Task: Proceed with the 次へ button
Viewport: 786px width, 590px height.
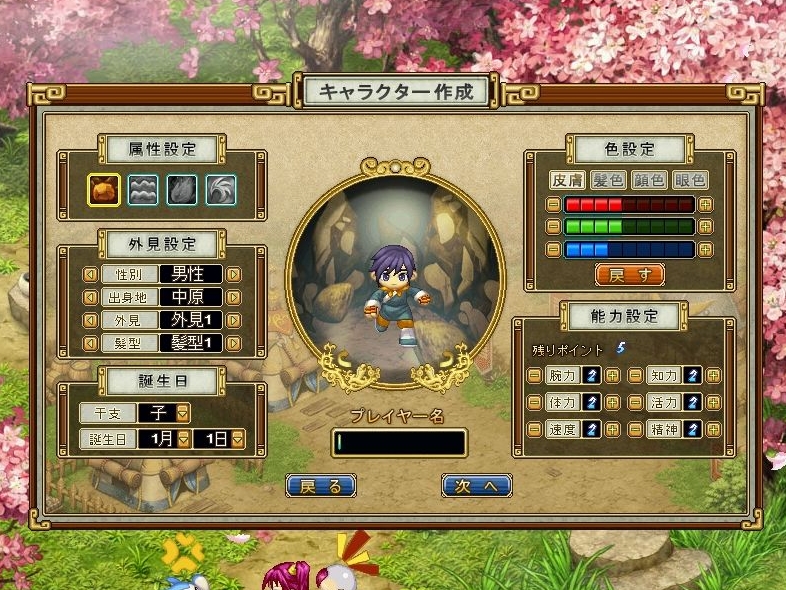Action: [x=477, y=486]
